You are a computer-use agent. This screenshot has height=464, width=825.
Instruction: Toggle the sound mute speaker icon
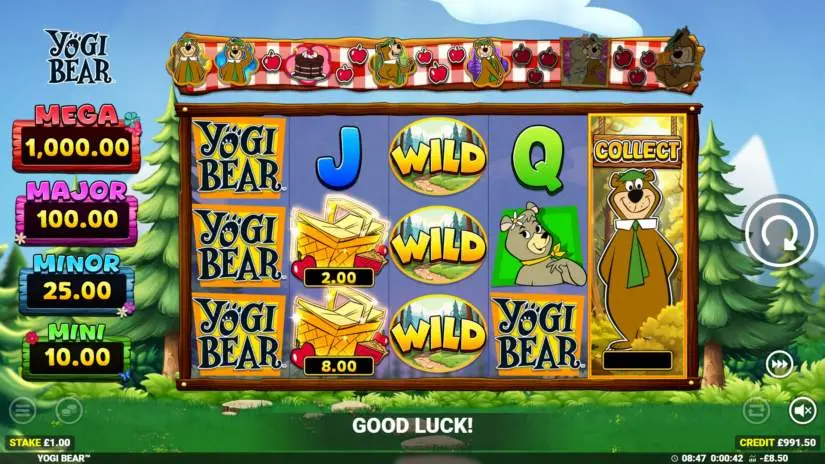(802, 408)
